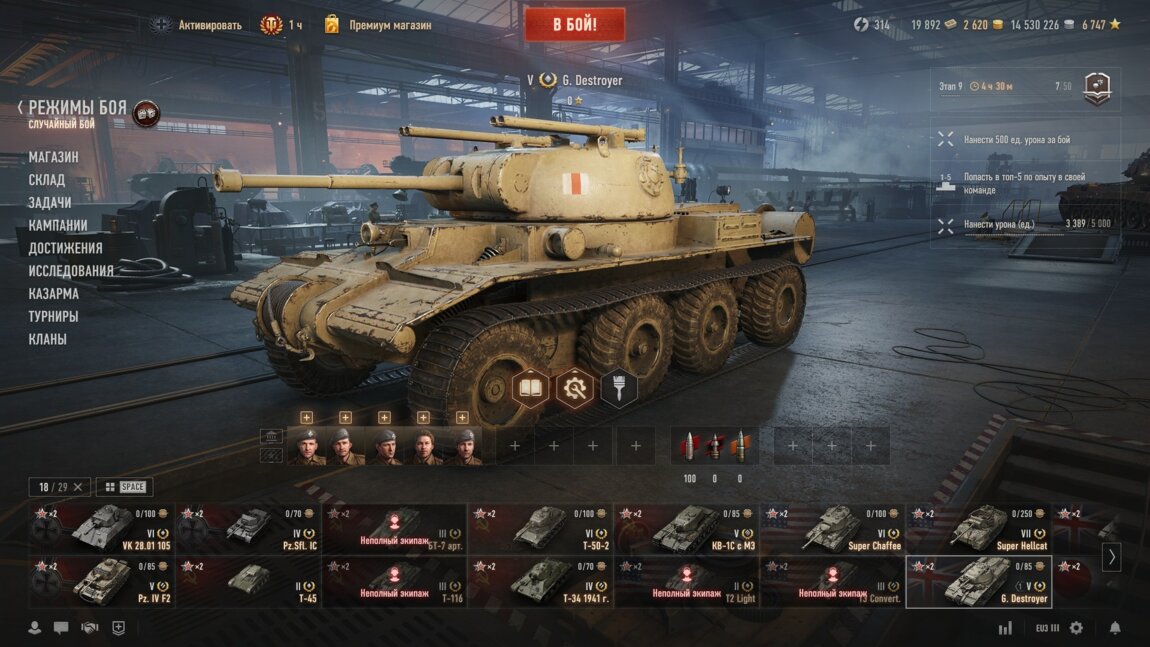
Task: Choose the VK 28.01 105 tank
Action: (102, 528)
